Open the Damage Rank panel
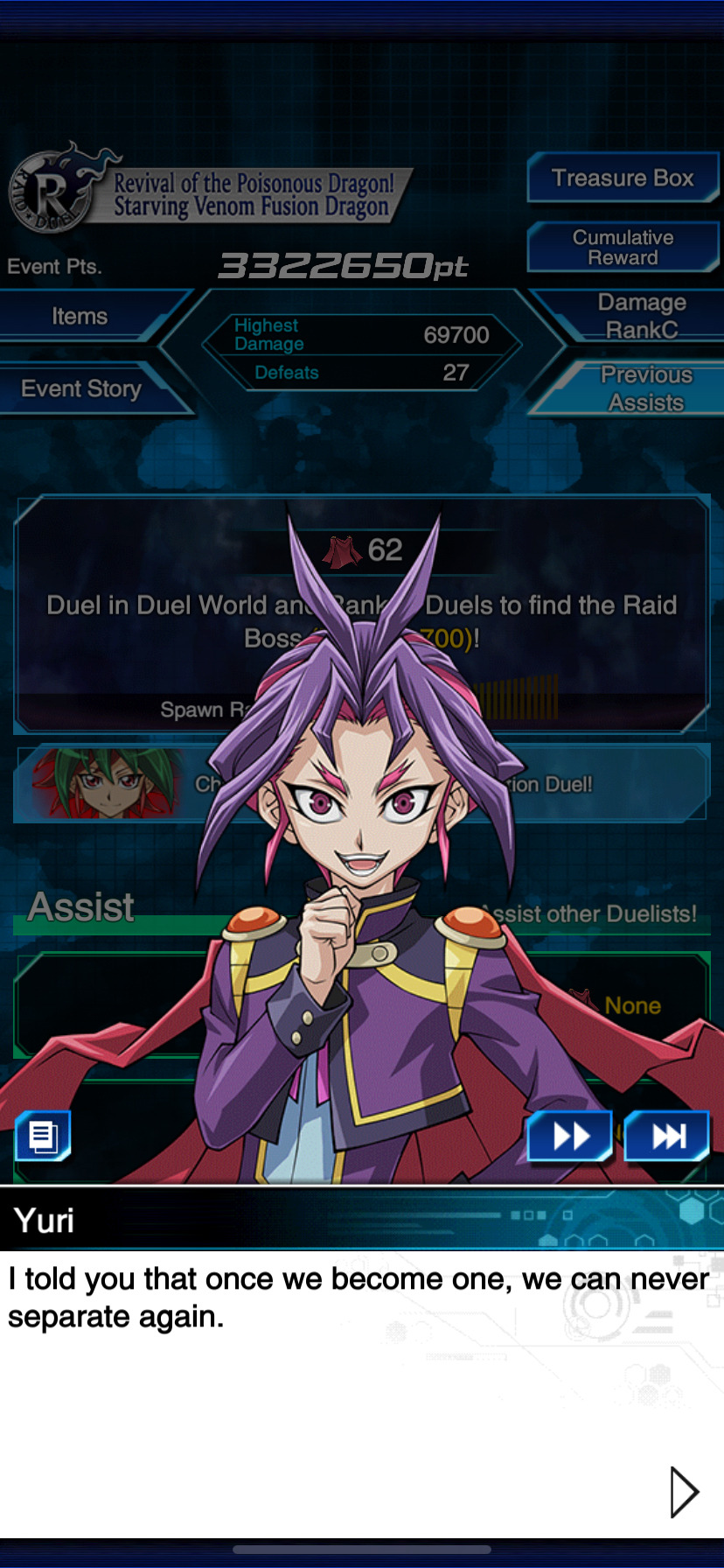The width and height of the screenshot is (724, 1568). click(641, 316)
